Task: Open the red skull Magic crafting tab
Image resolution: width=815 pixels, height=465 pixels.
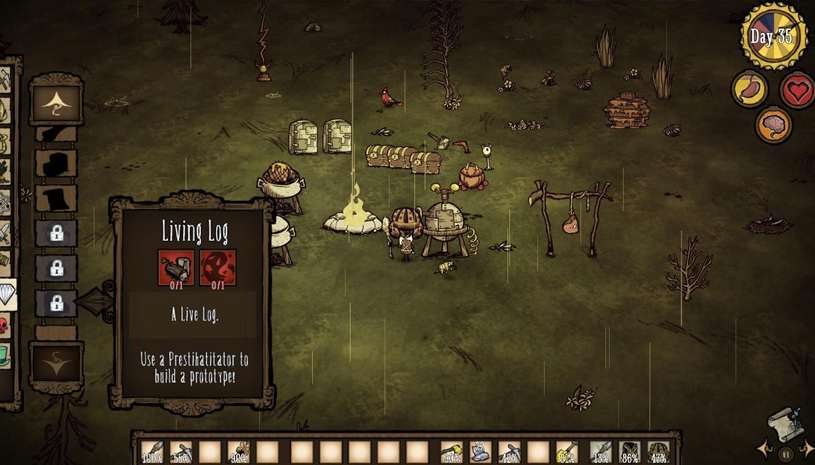Action: click(4, 326)
